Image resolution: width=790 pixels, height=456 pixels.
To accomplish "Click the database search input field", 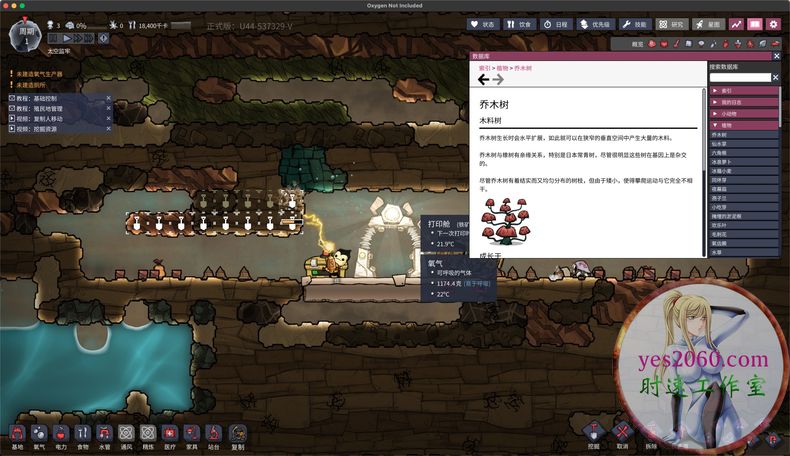I will click(x=741, y=77).
